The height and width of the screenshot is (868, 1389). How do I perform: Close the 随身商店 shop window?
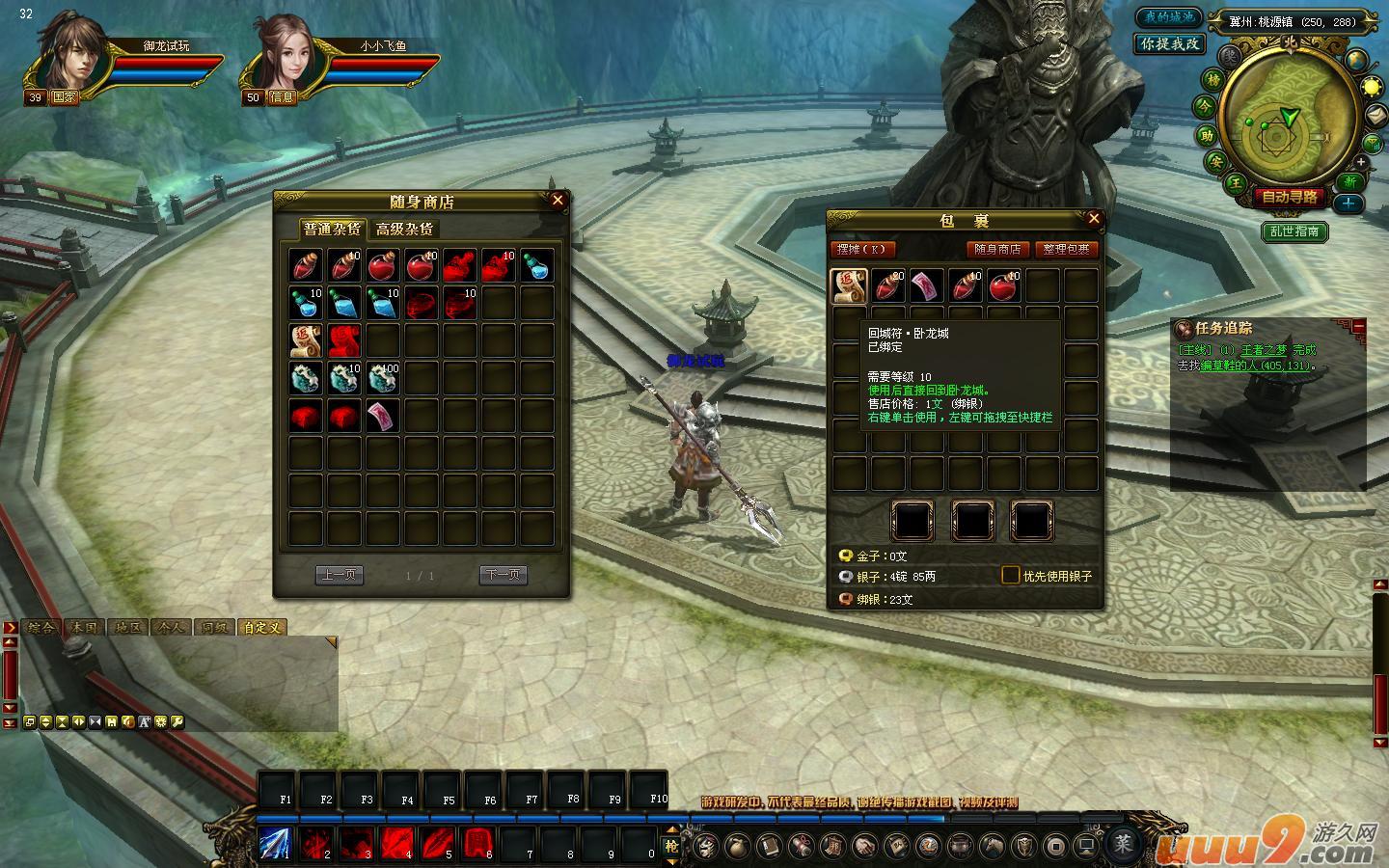(558, 201)
